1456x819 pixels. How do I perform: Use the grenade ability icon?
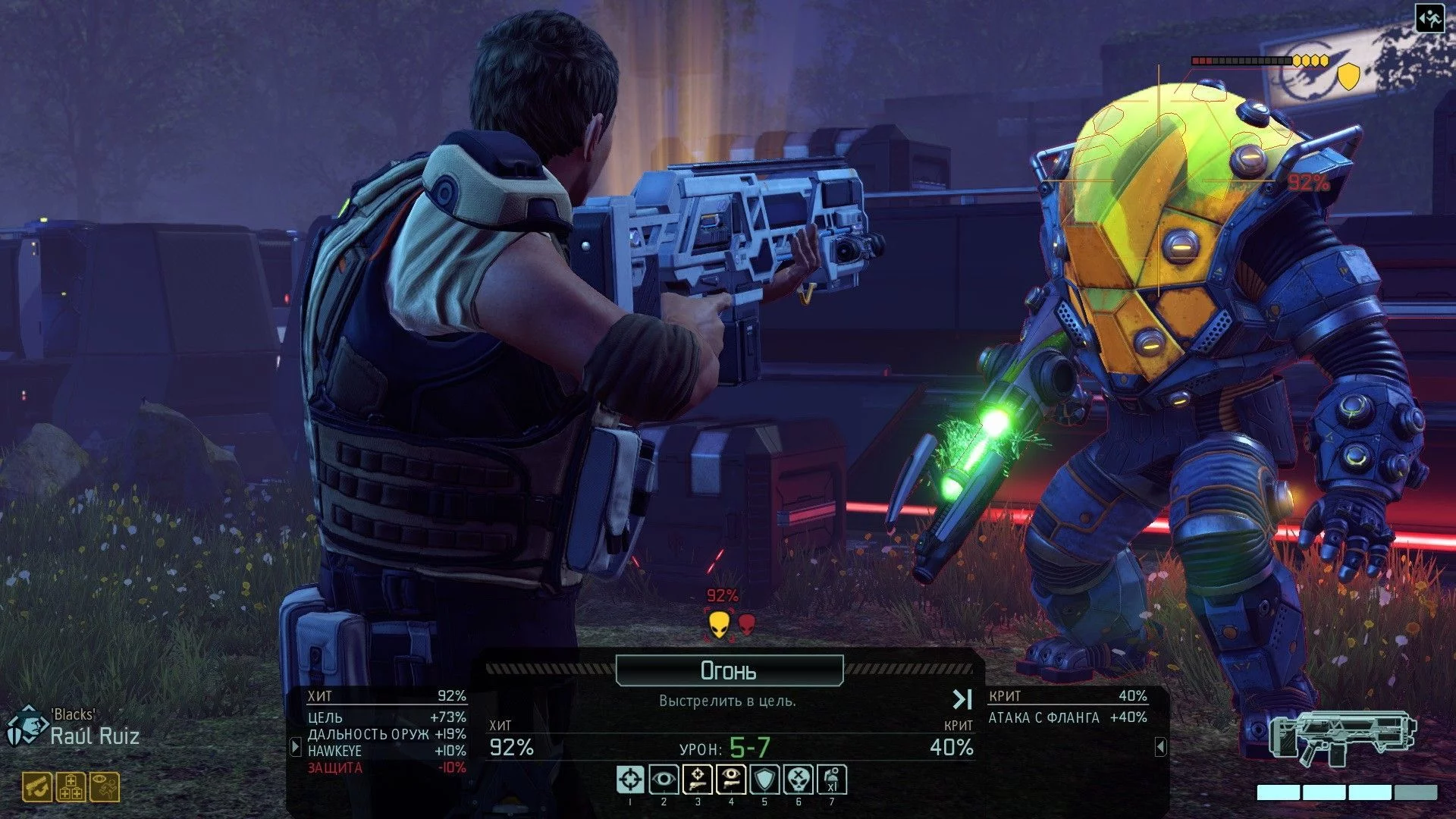point(832,780)
